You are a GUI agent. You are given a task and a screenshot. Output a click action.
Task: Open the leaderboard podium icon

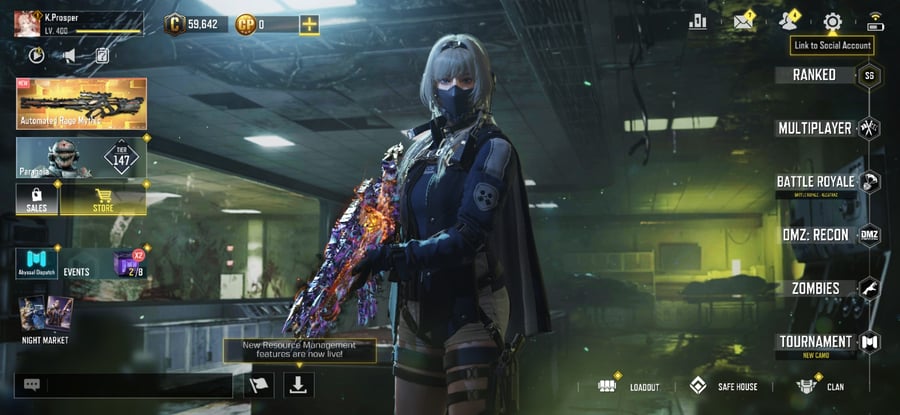697,22
